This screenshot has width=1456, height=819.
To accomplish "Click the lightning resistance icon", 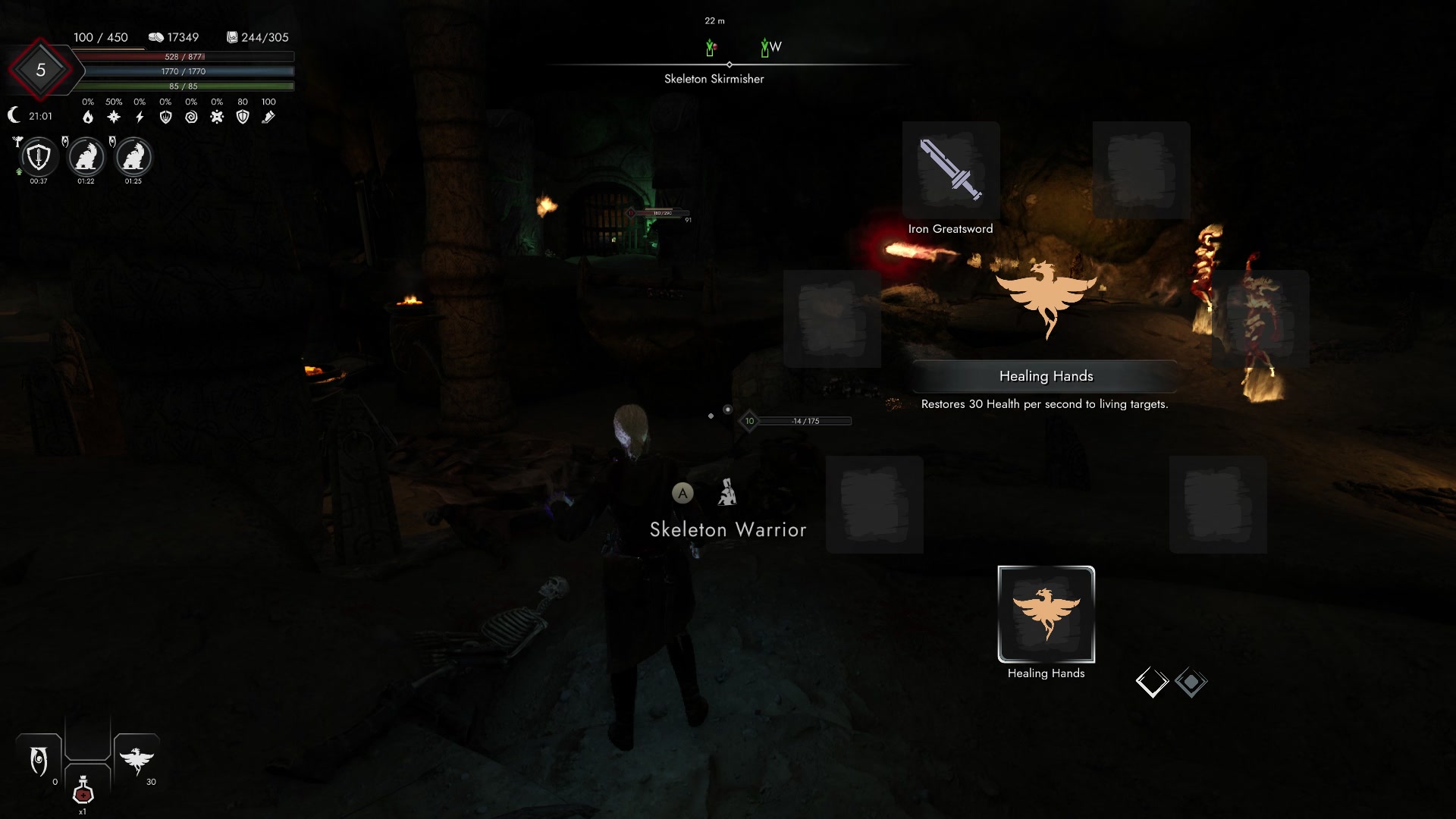I will [x=139, y=117].
